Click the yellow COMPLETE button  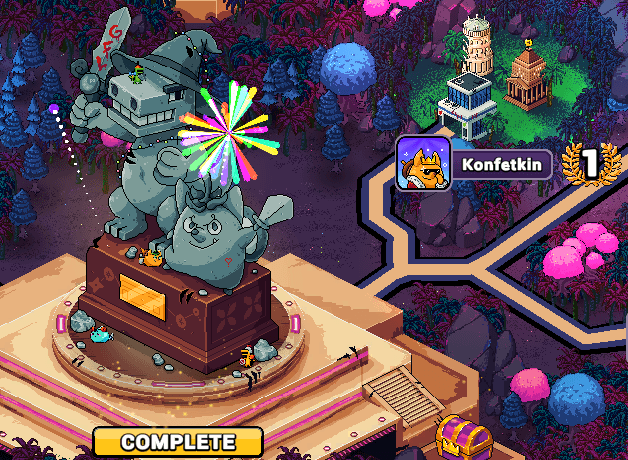coord(178,441)
